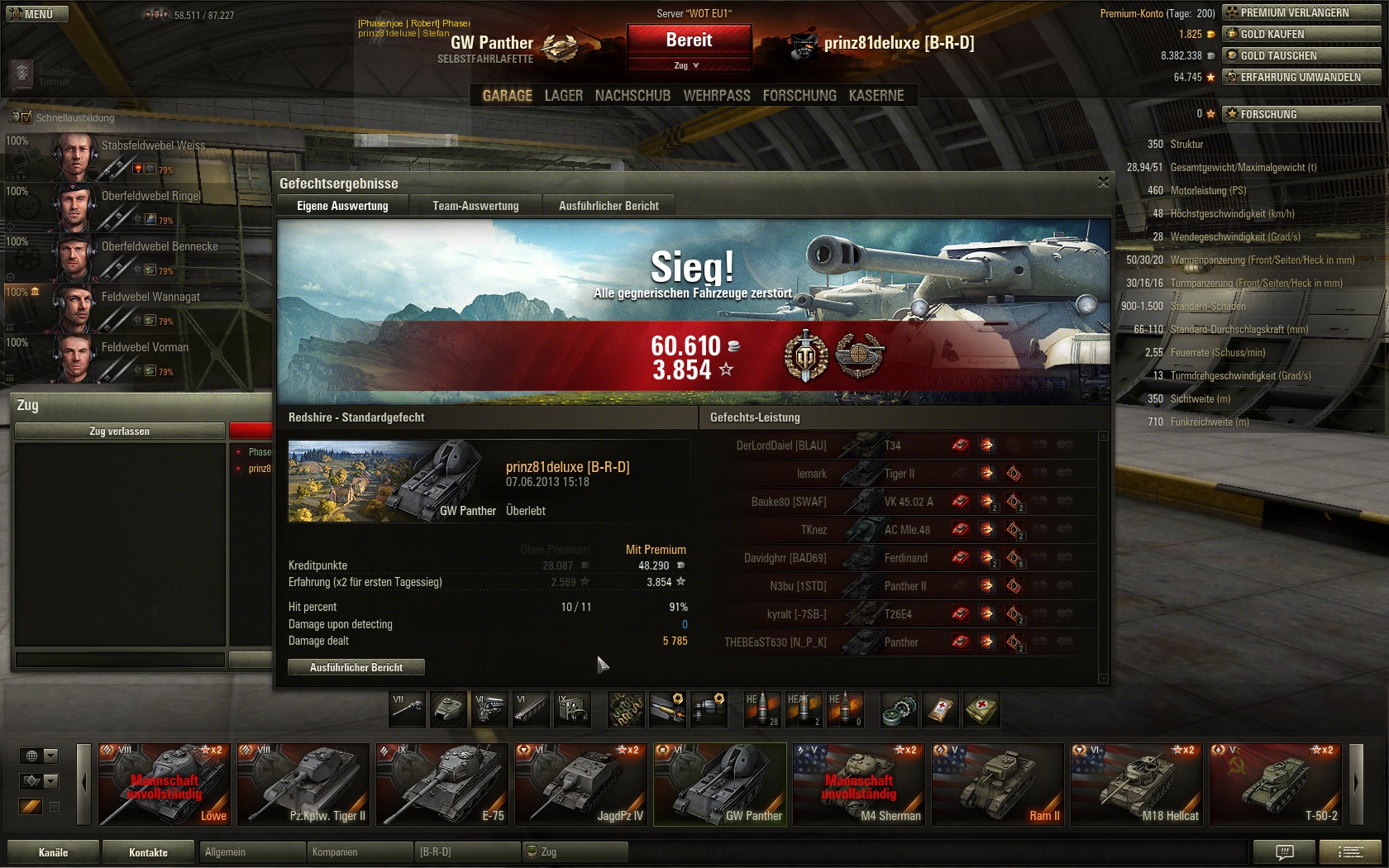Pick the M18 Hellcat tank
1389x868 pixels.
[x=1136, y=784]
